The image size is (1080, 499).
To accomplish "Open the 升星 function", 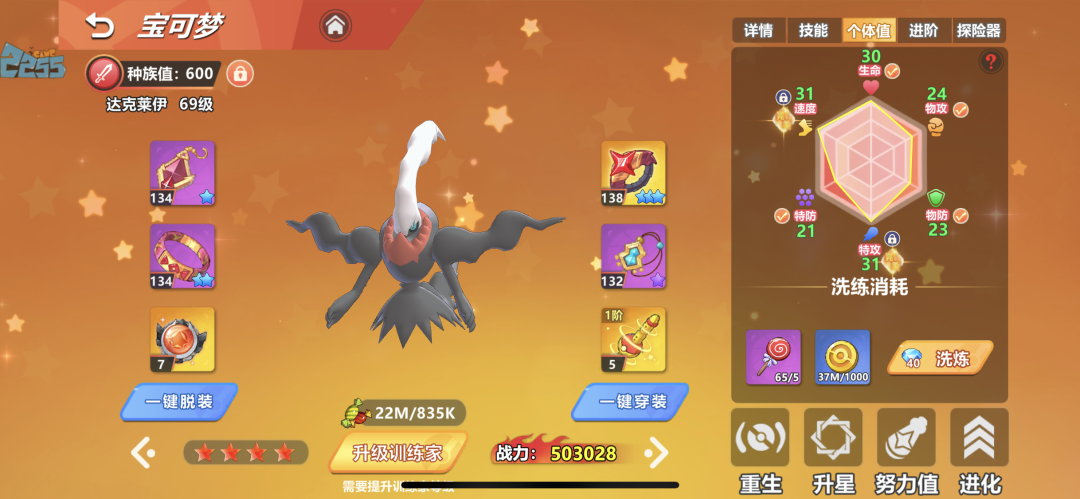I will click(833, 453).
